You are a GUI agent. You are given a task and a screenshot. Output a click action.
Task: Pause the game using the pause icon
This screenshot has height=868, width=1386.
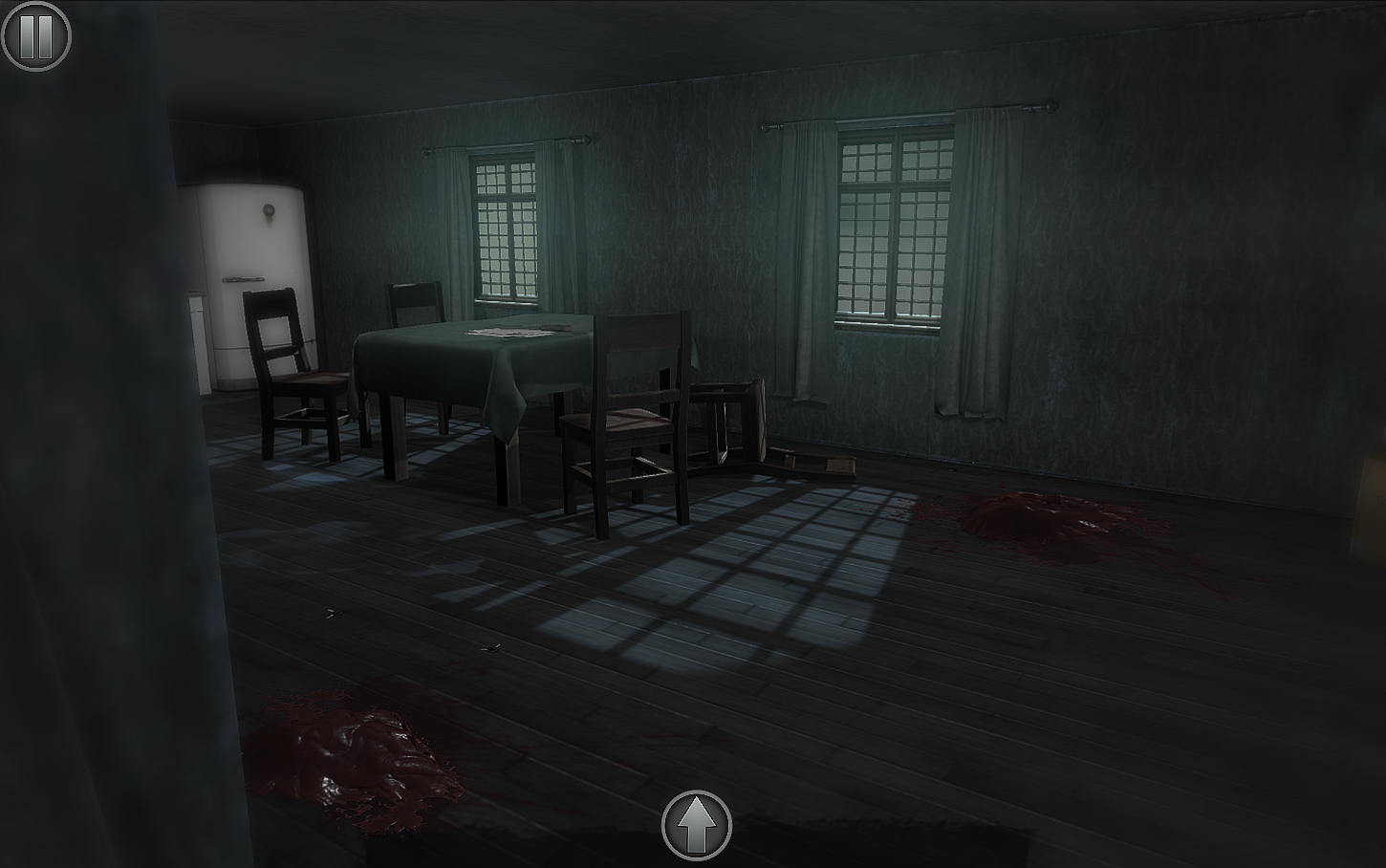pyautogui.click(x=35, y=34)
